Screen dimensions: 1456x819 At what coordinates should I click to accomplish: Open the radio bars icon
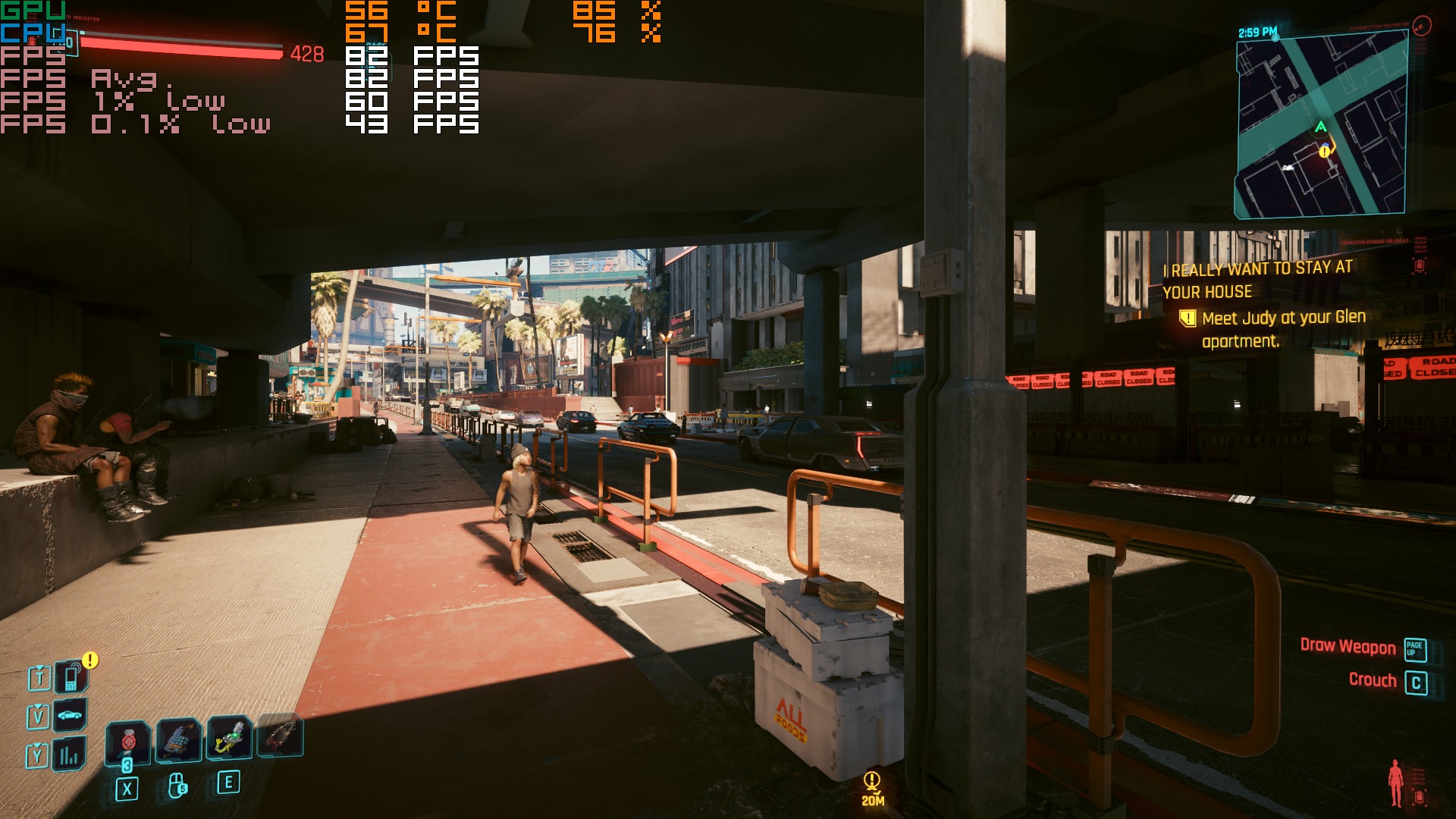[x=69, y=755]
